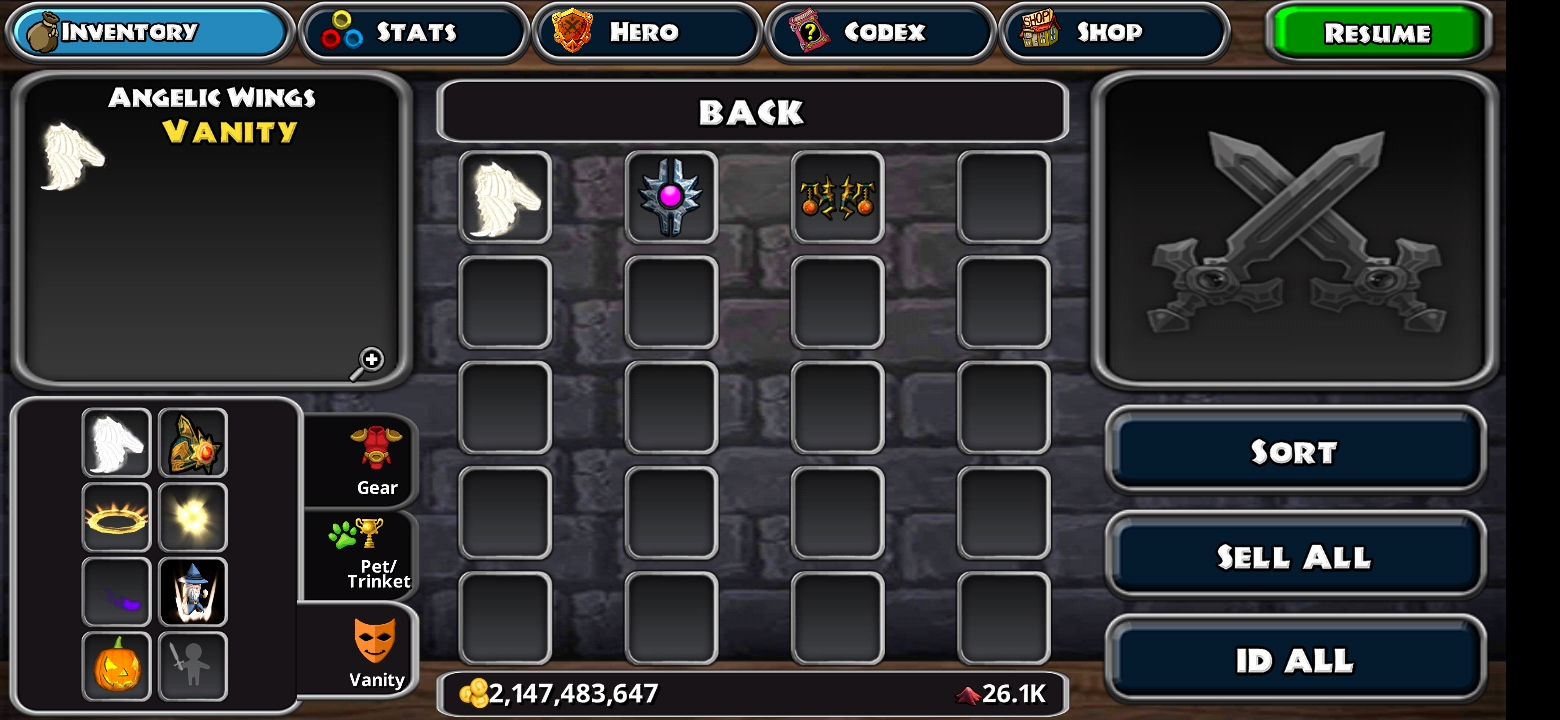Image resolution: width=1560 pixels, height=720 pixels.
Task: Select the equipped wizard costume slot
Action: [193, 592]
